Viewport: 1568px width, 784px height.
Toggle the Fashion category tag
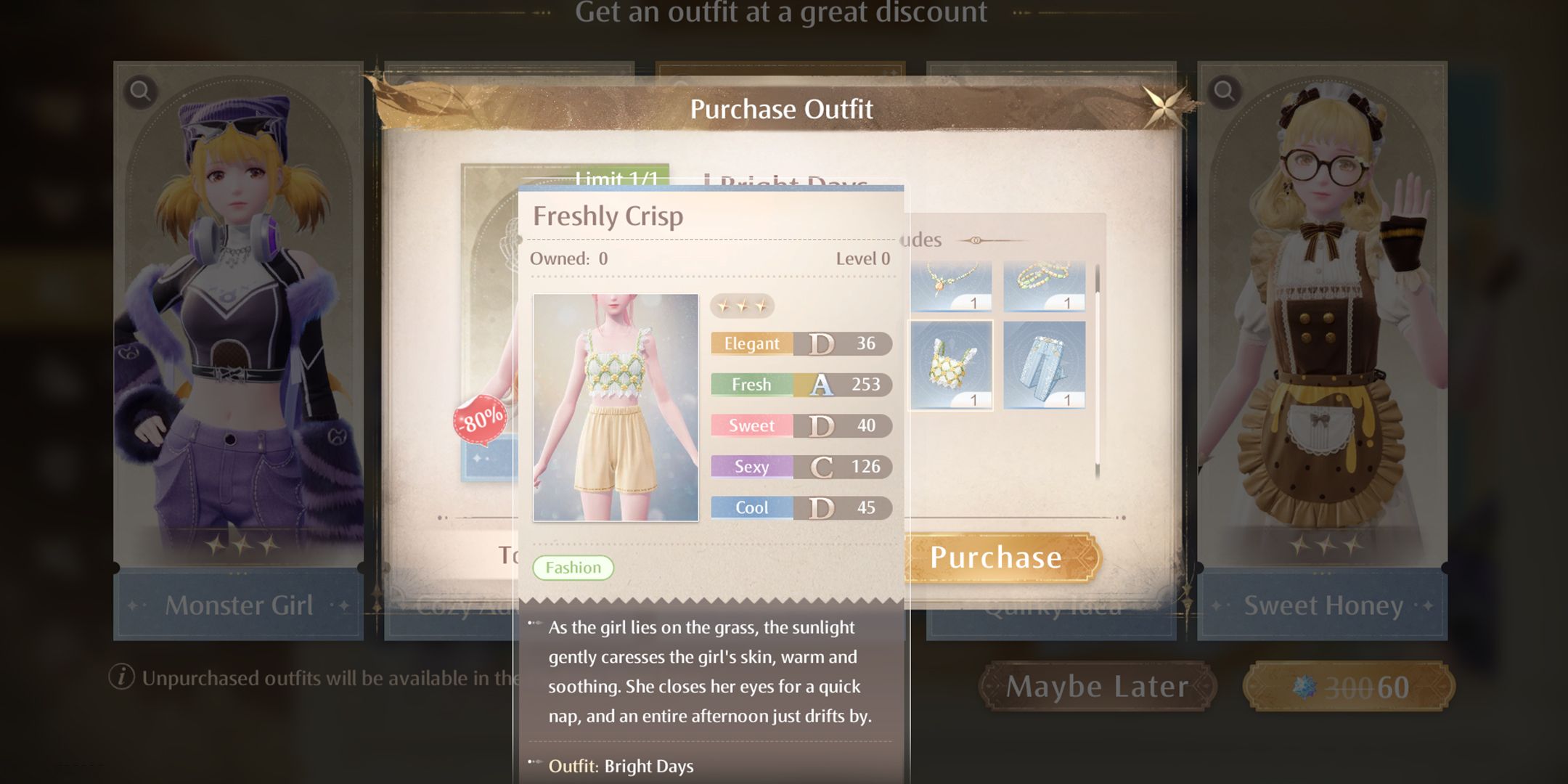pos(575,567)
